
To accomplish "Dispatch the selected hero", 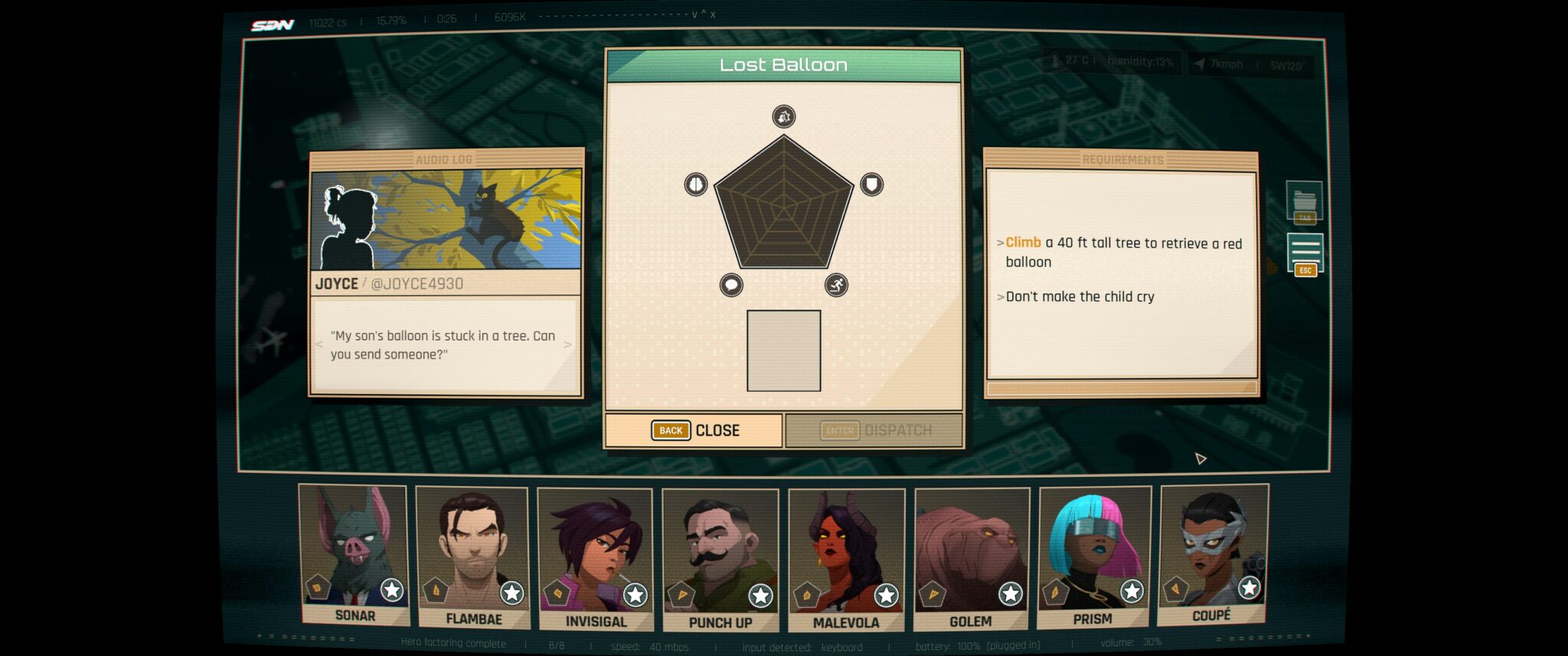I will pyautogui.click(x=875, y=430).
